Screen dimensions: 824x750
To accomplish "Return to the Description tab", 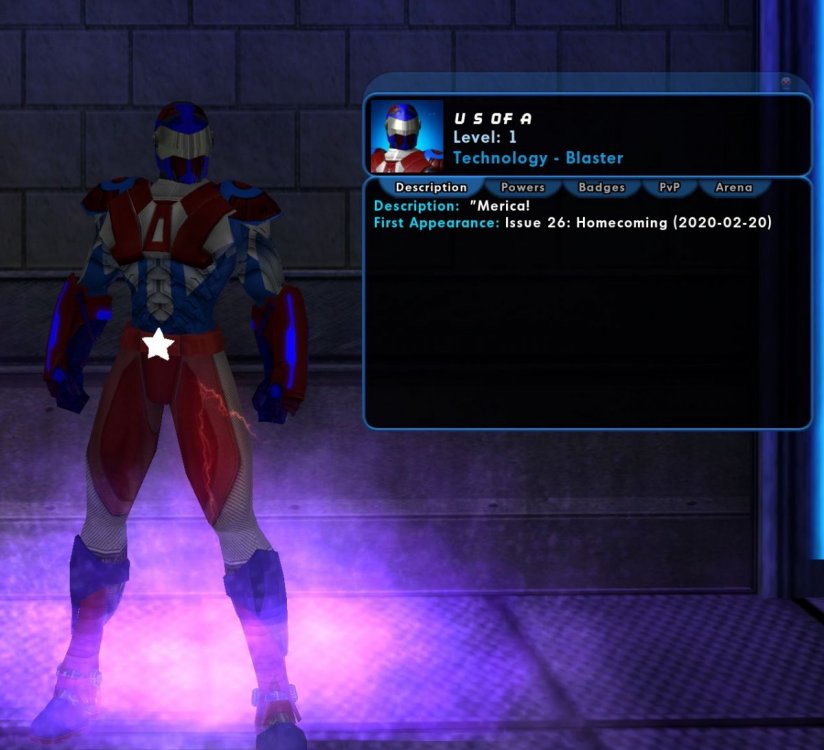I will [x=431, y=187].
